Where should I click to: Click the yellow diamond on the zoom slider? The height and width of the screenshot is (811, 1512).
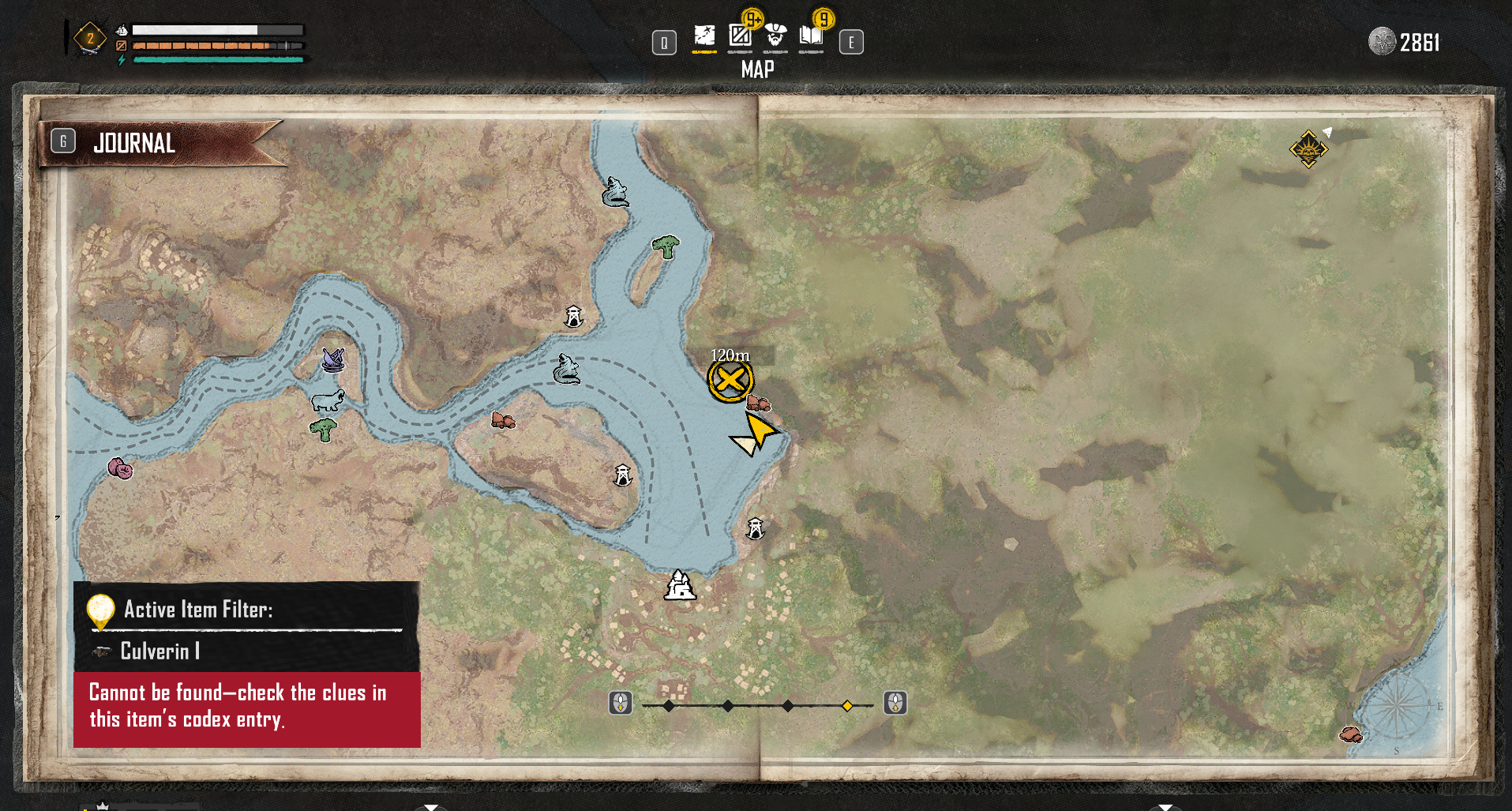847,706
